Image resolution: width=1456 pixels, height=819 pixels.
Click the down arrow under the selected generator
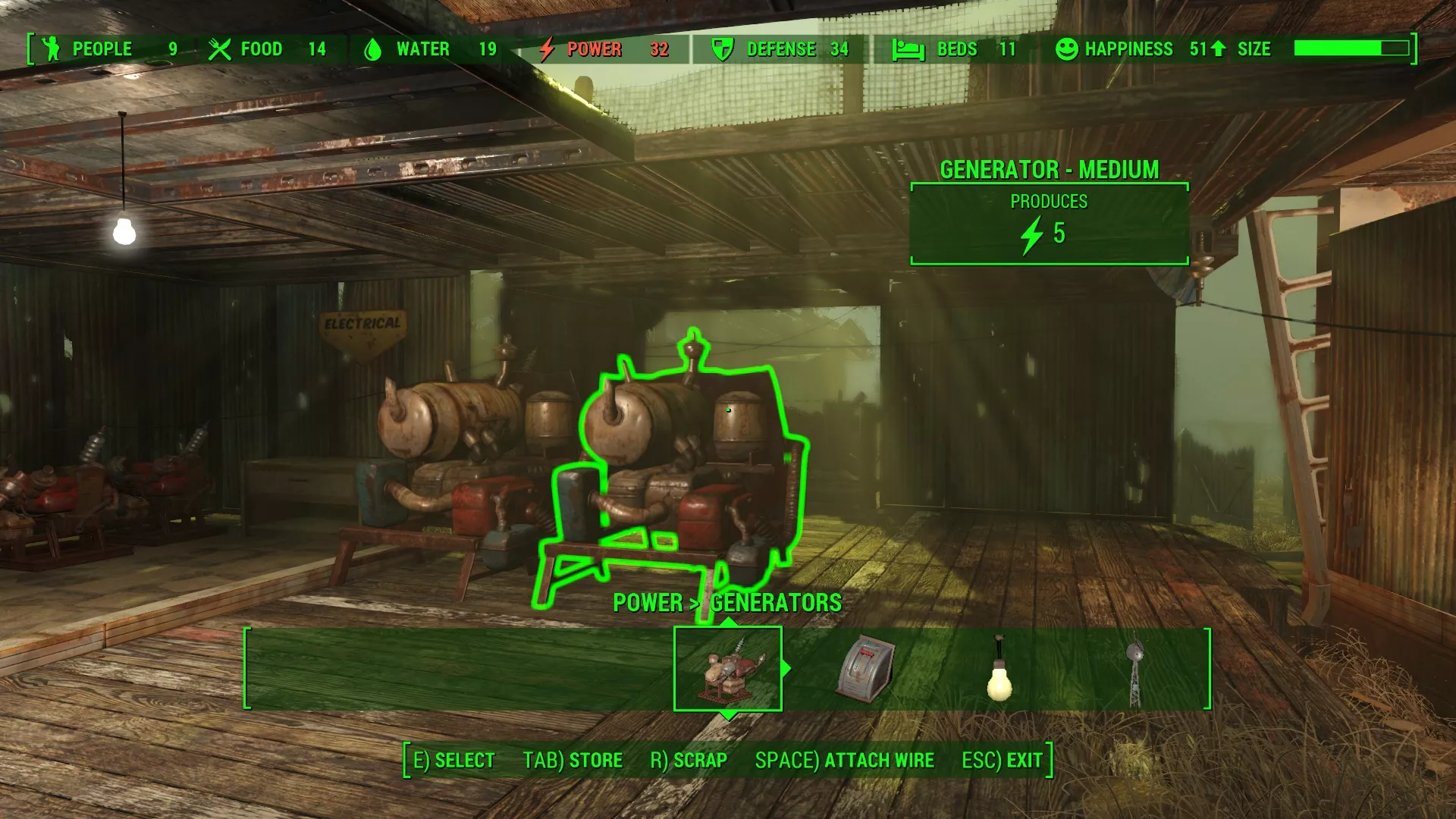(727, 714)
